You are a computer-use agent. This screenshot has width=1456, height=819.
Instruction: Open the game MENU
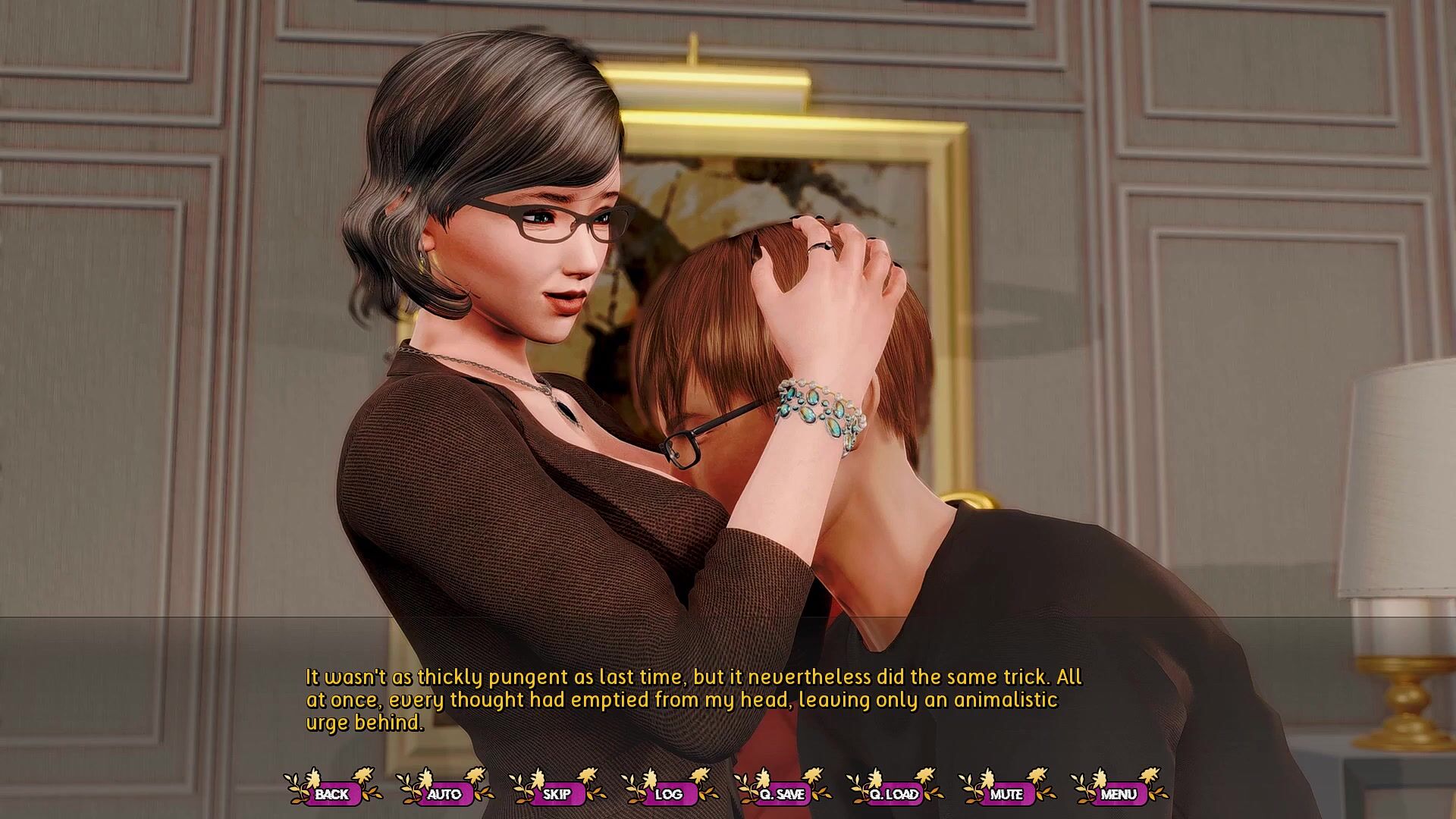tap(1119, 794)
